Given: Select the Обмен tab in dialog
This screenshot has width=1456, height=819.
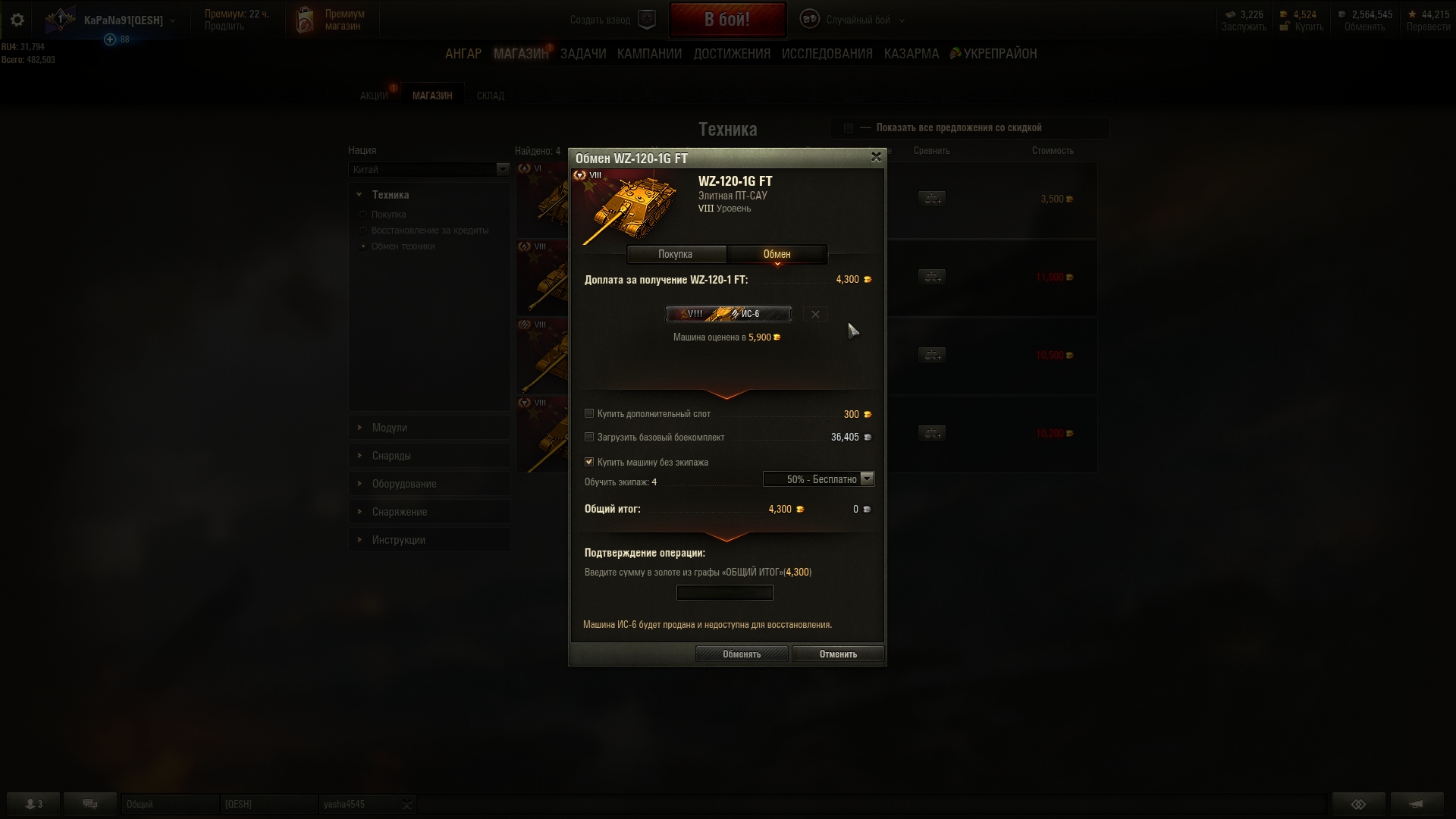Looking at the screenshot, I should tap(777, 254).
